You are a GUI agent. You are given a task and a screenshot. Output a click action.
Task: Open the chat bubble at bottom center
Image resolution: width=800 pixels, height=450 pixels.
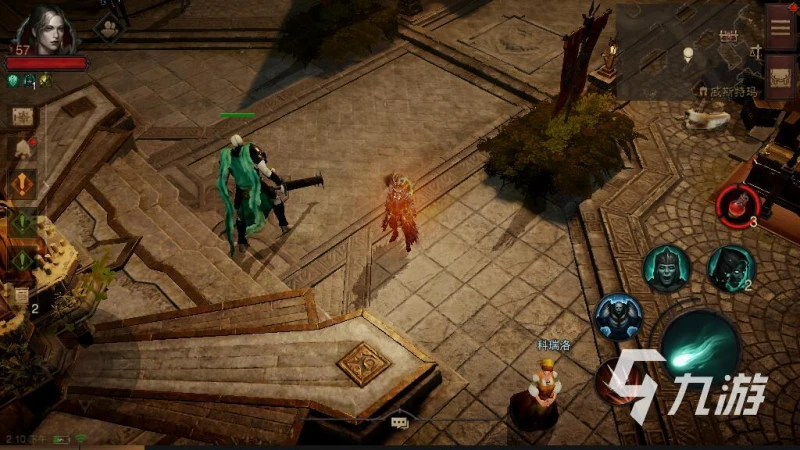[399, 423]
